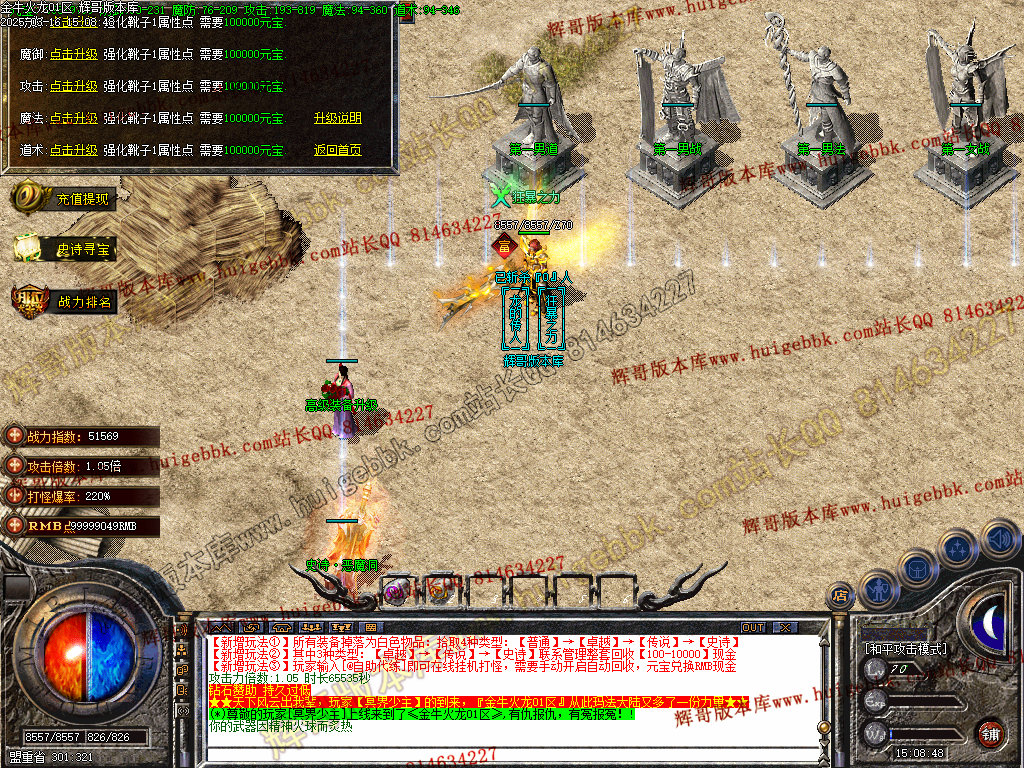Click the RMB plus icon
Image resolution: width=1024 pixels, height=768 pixels.
coord(14,525)
